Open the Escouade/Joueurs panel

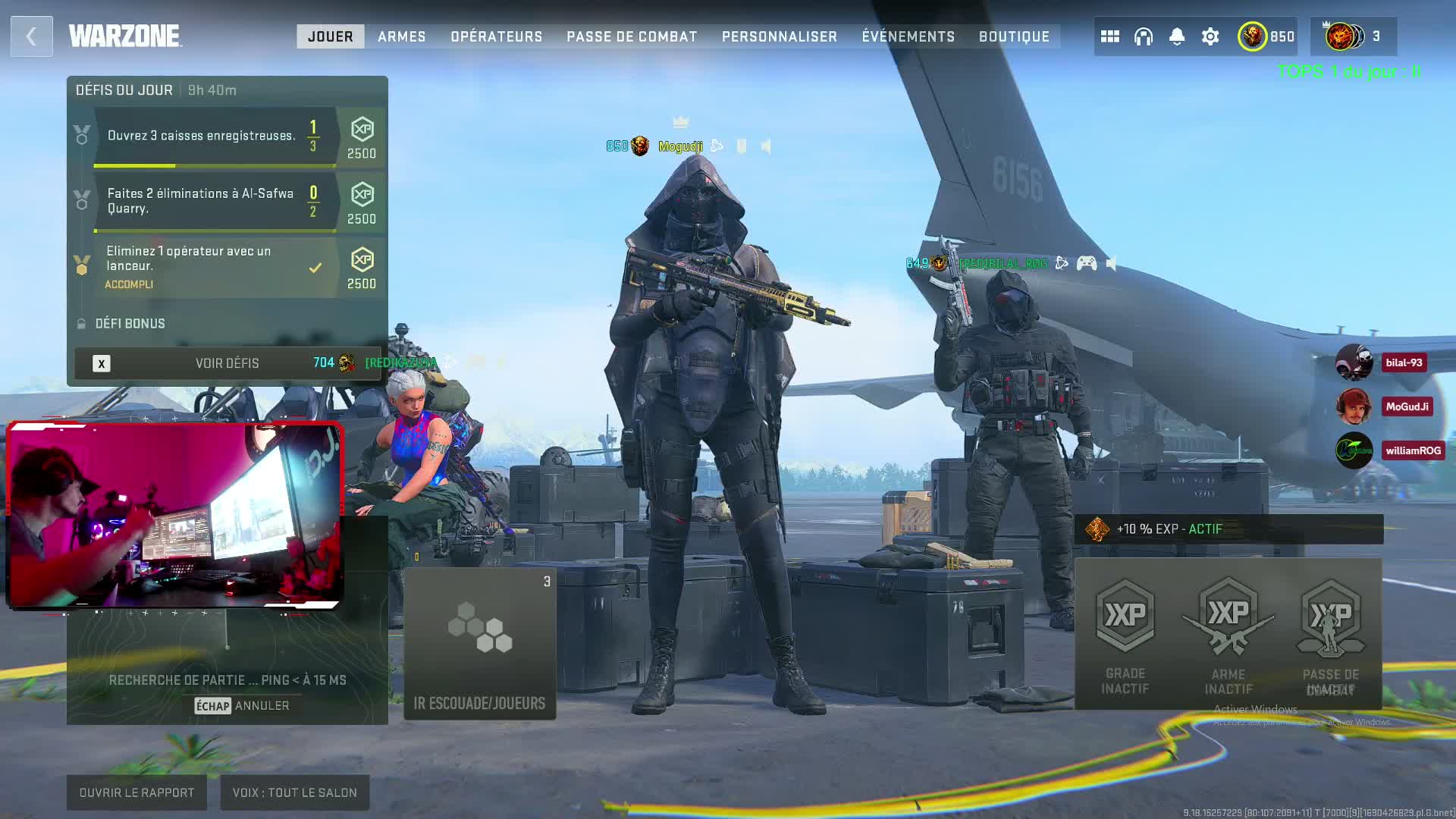[479, 643]
